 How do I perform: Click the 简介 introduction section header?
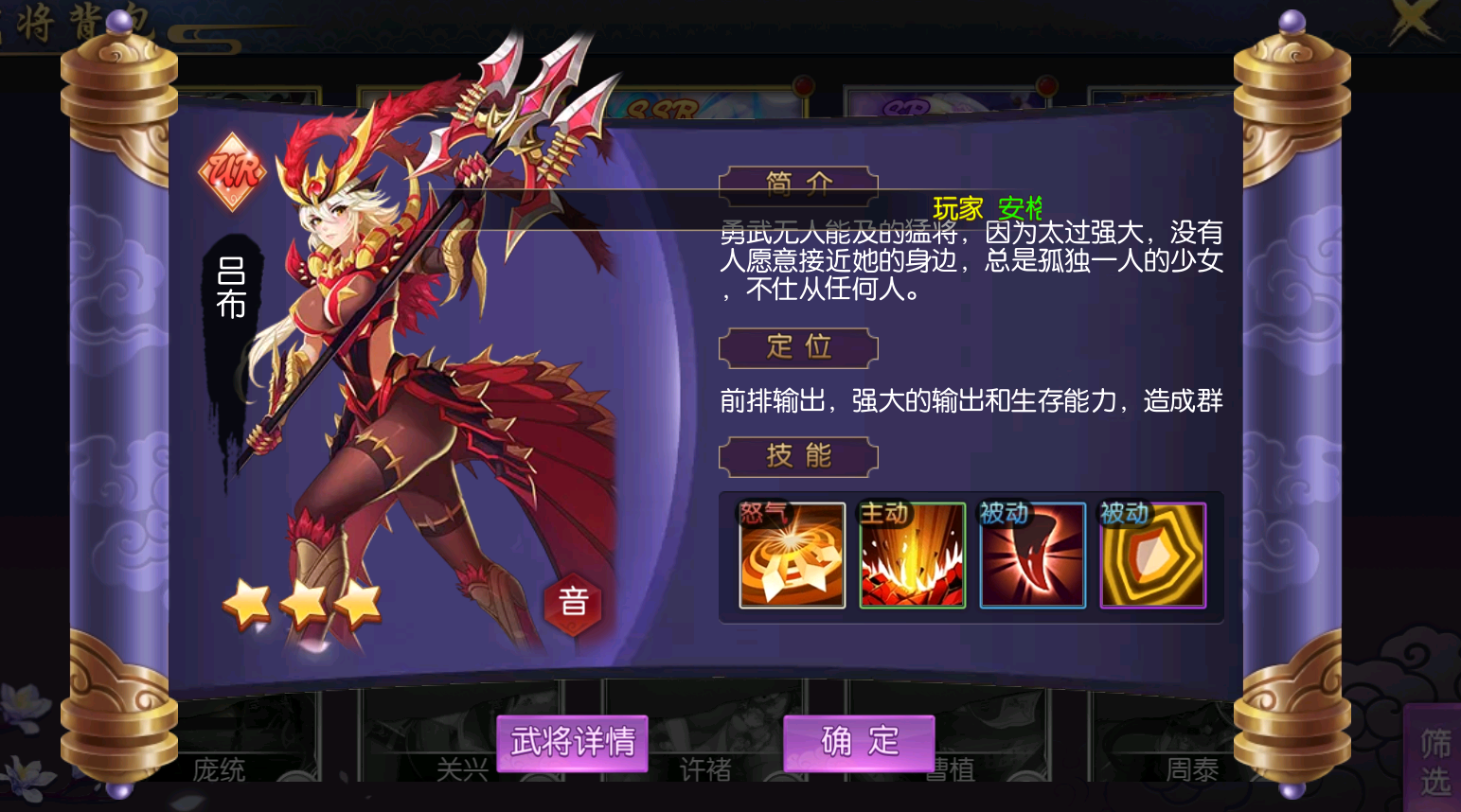click(x=798, y=185)
